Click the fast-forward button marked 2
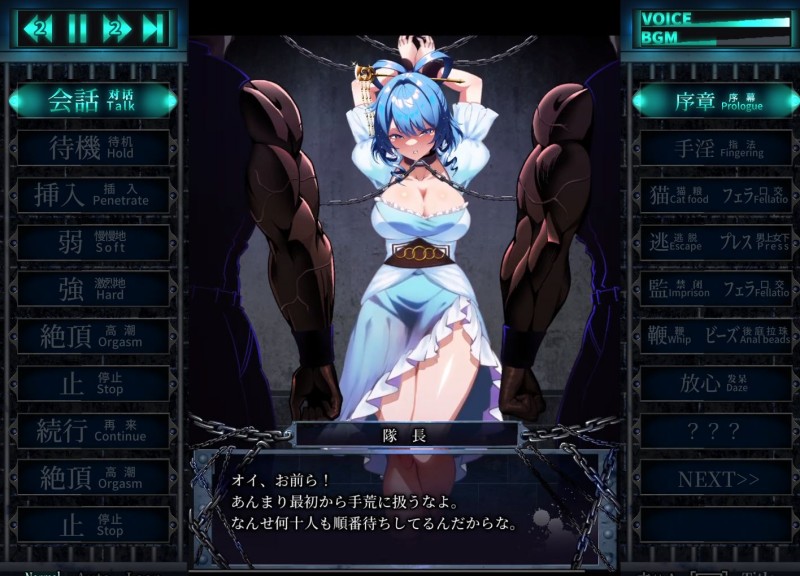Image resolution: width=800 pixels, height=576 pixels. click(116, 28)
